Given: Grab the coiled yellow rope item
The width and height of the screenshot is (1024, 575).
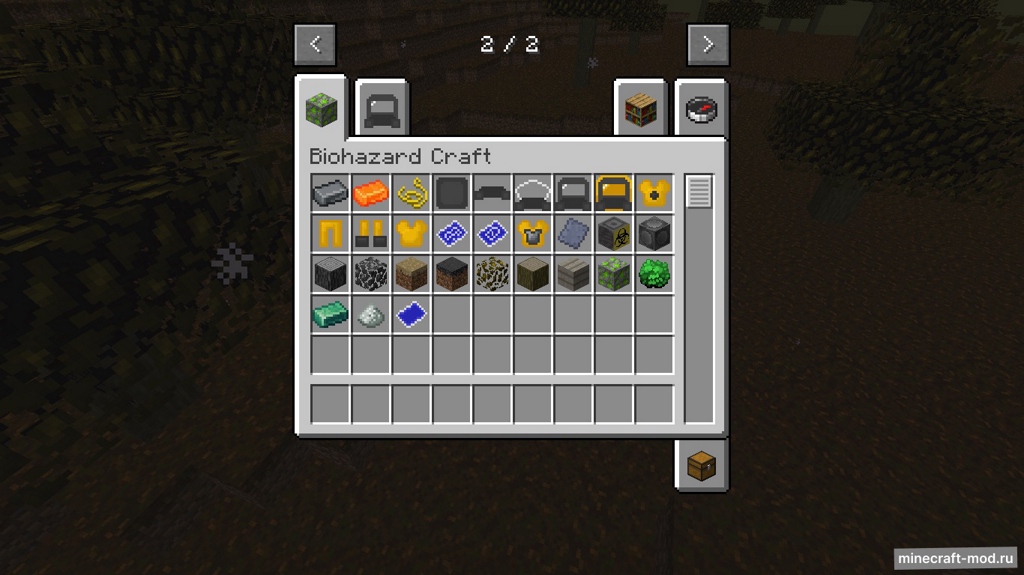Looking at the screenshot, I should (411, 192).
